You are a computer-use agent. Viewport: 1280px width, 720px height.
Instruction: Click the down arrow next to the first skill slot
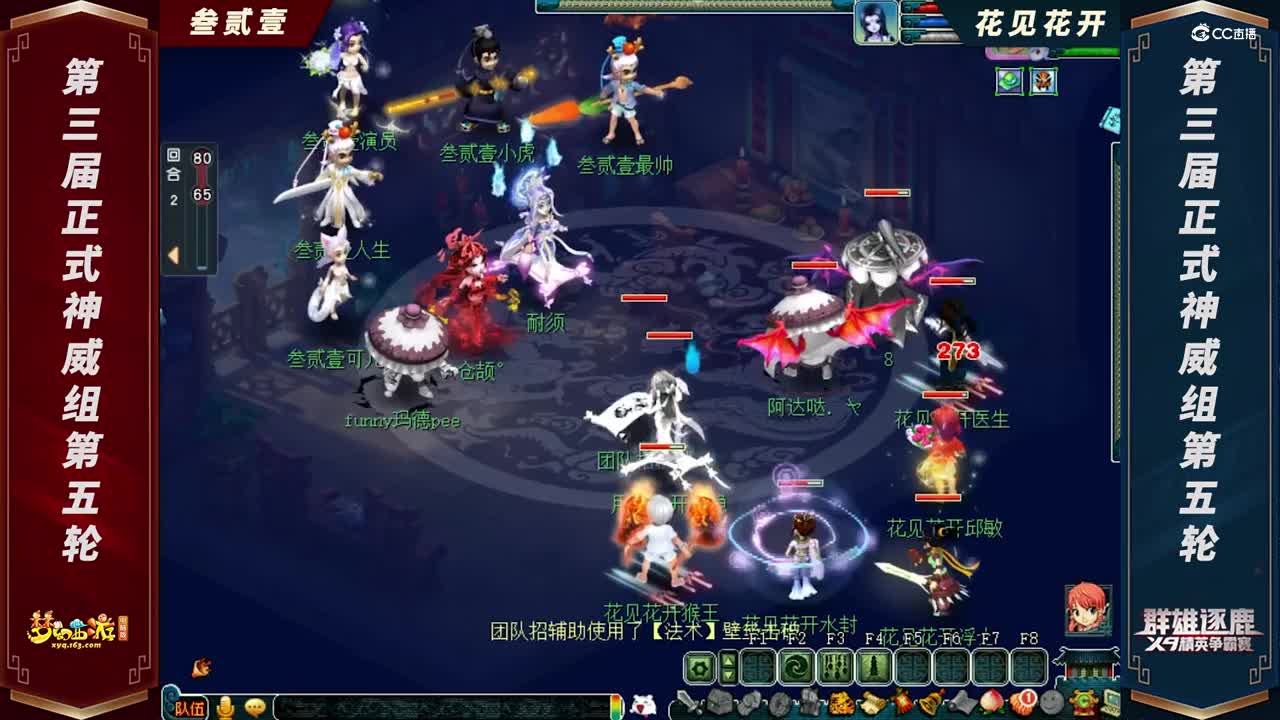pyautogui.click(x=727, y=676)
